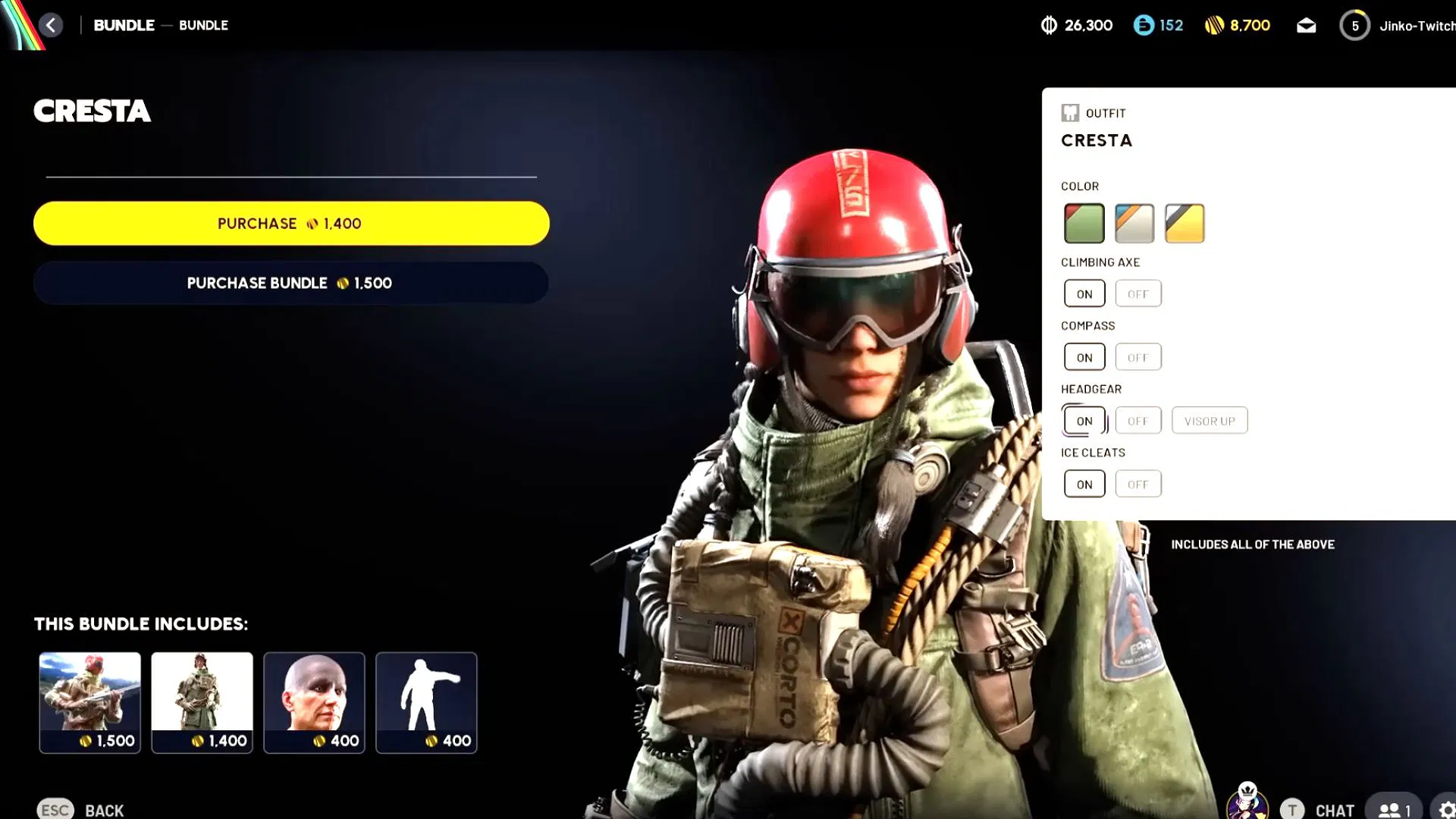The height and width of the screenshot is (819, 1456).
Task: Click the back arrow at top left
Action: click(51, 25)
